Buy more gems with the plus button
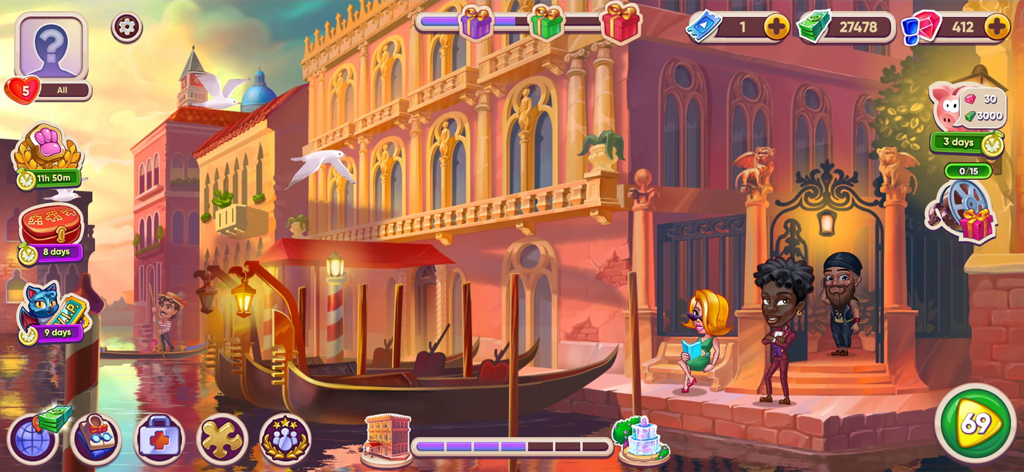Screen dimensions: 1024x472 [x=996, y=27]
